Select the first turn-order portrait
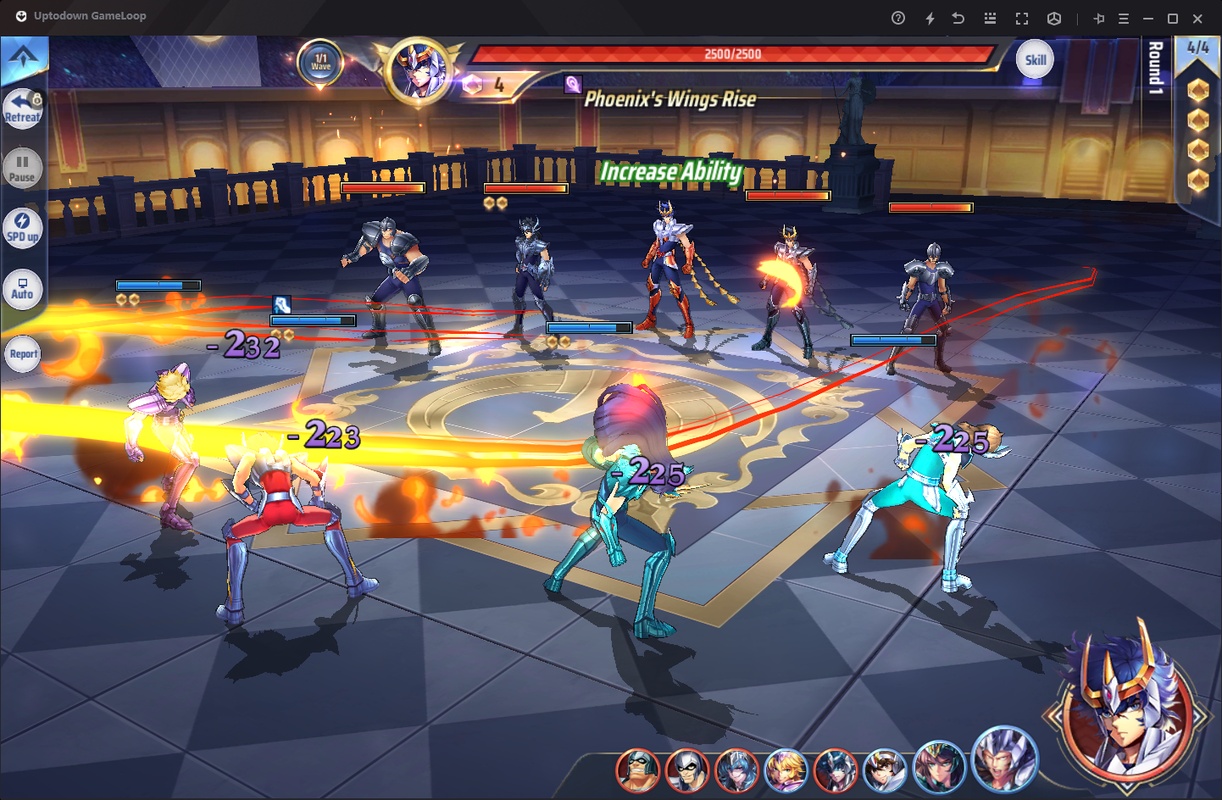This screenshot has height=800, width=1222. [x=637, y=770]
